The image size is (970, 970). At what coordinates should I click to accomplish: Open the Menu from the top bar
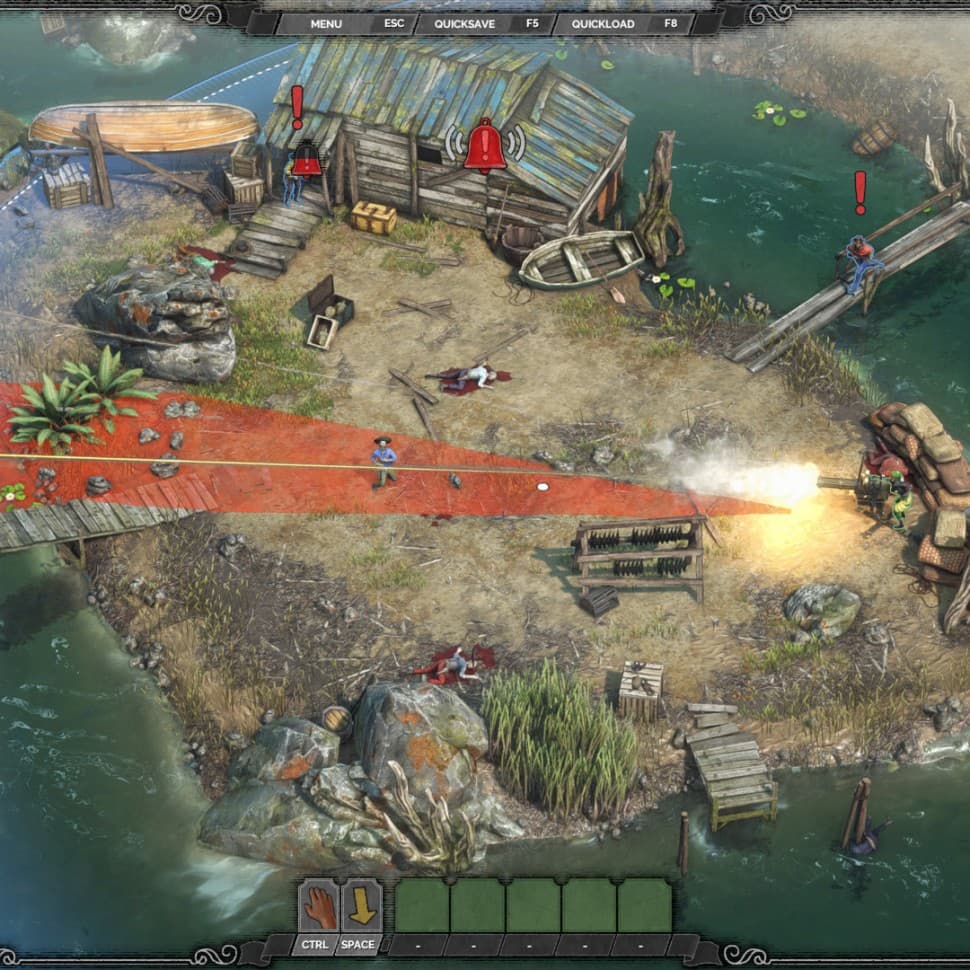[326, 23]
